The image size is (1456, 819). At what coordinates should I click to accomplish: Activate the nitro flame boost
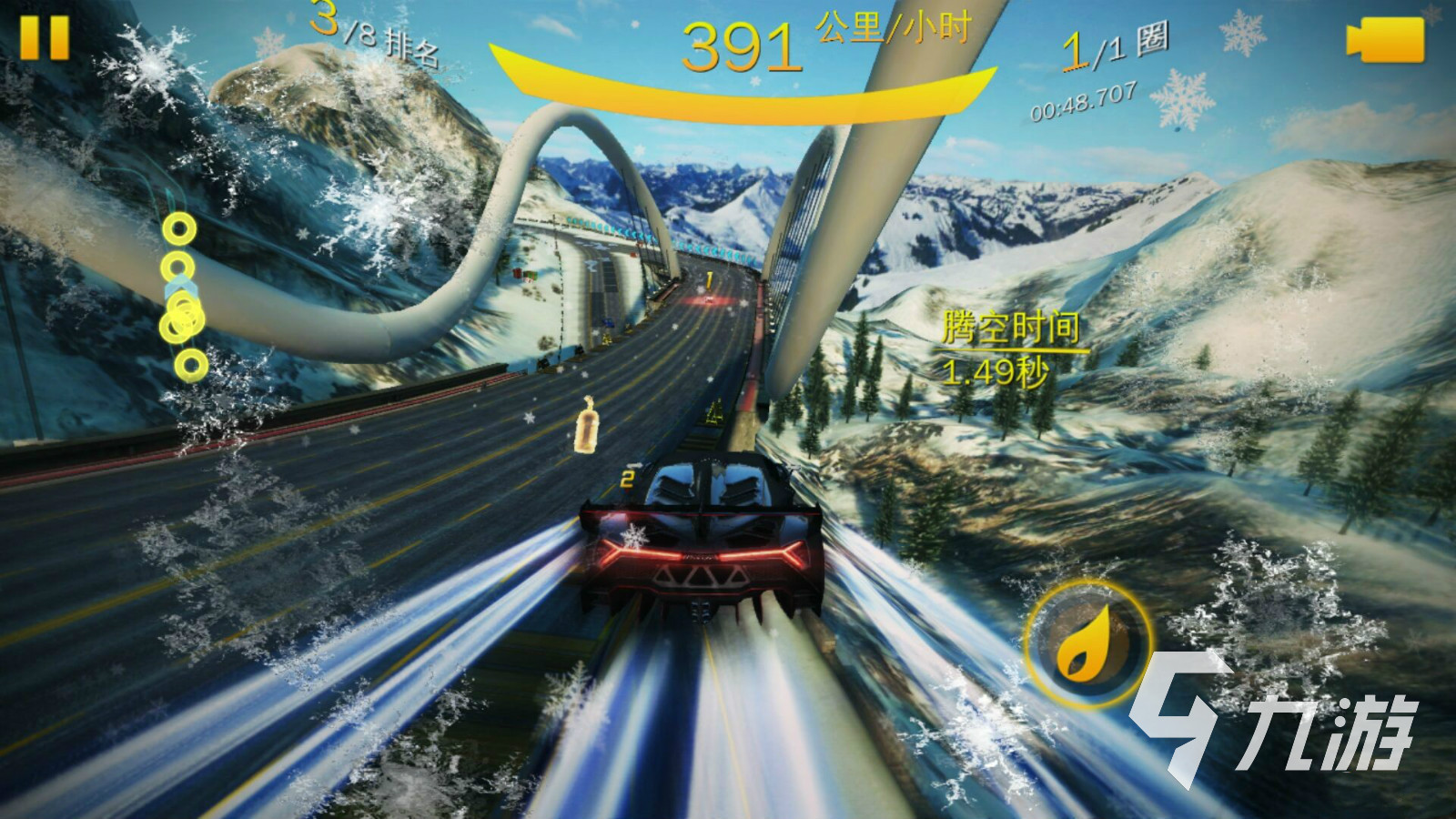[x=1088, y=643]
